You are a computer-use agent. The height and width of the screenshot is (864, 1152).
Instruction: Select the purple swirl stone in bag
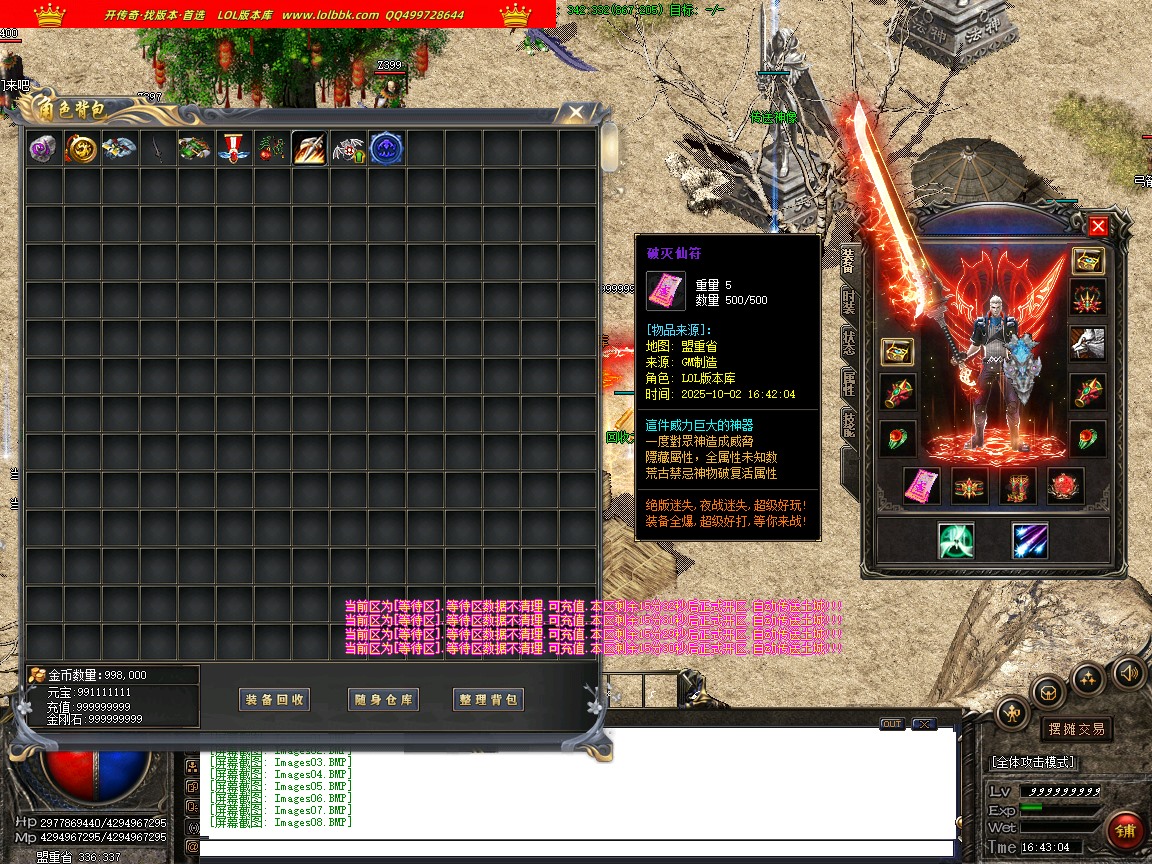[x=43, y=149]
